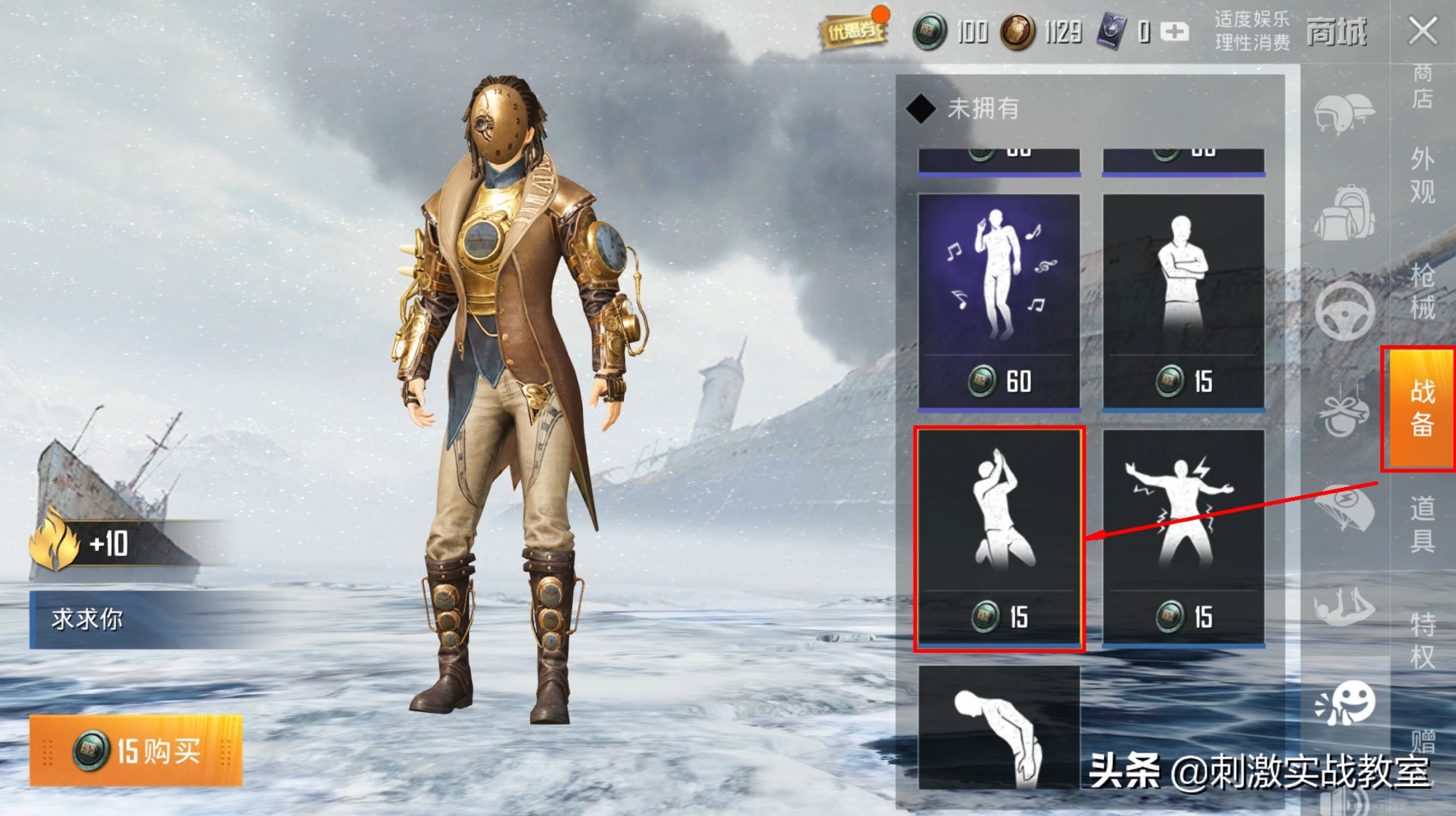Image resolution: width=1456 pixels, height=816 pixels.
Task: Select the kneeling begging emote
Action: point(999,537)
